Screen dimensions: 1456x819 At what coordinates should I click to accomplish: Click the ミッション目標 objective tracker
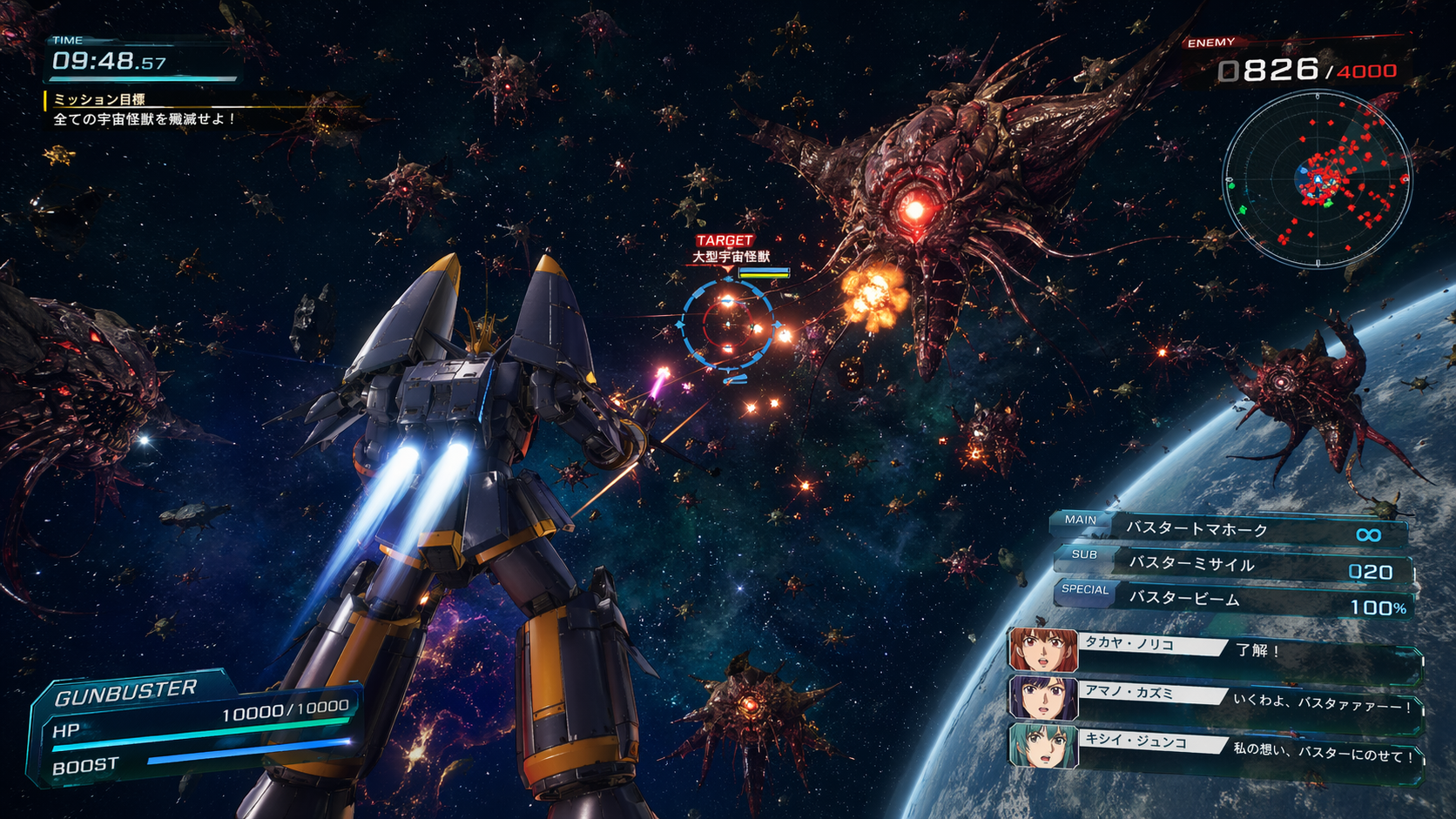[x=144, y=110]
